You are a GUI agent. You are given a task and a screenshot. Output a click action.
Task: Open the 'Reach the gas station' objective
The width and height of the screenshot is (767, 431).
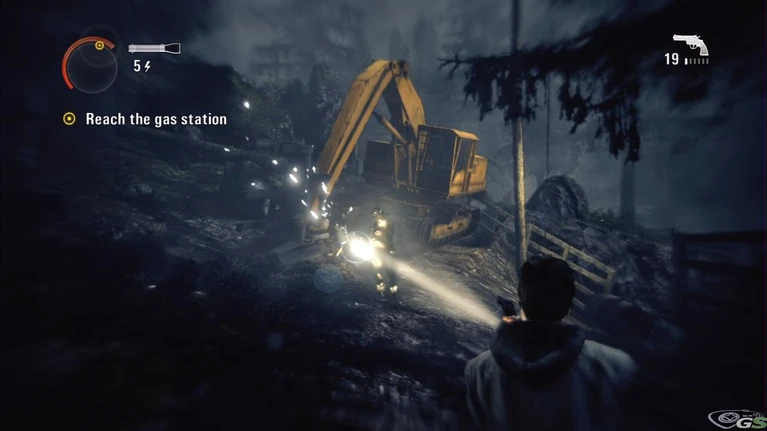155,119
